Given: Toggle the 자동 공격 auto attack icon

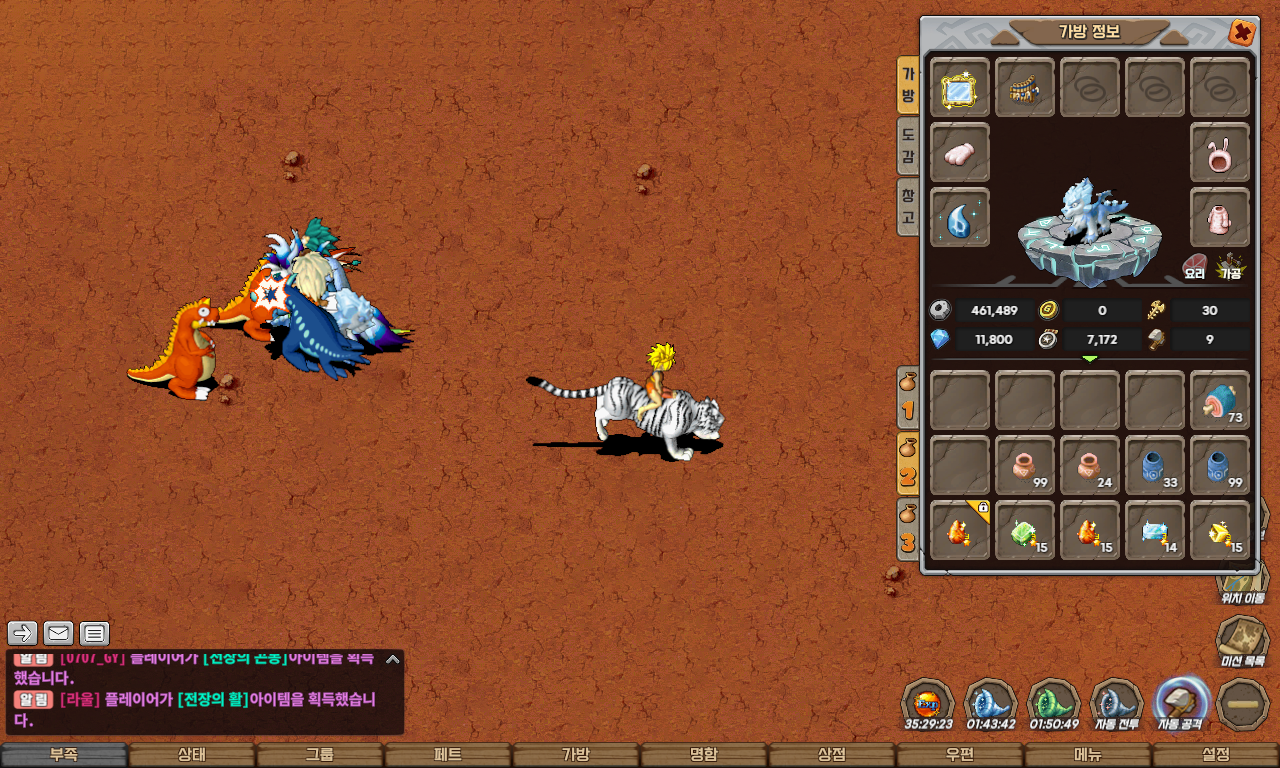Looking at the screenshot, I should point(1181,704).
